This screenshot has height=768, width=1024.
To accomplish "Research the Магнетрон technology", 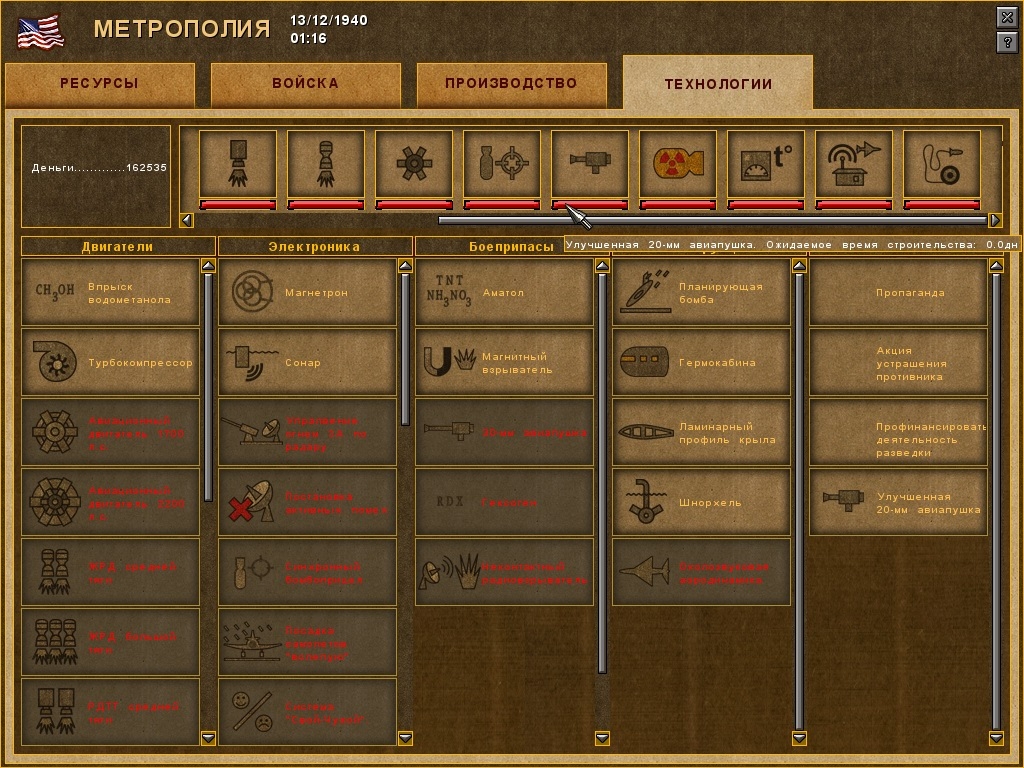I will (307, 293).
